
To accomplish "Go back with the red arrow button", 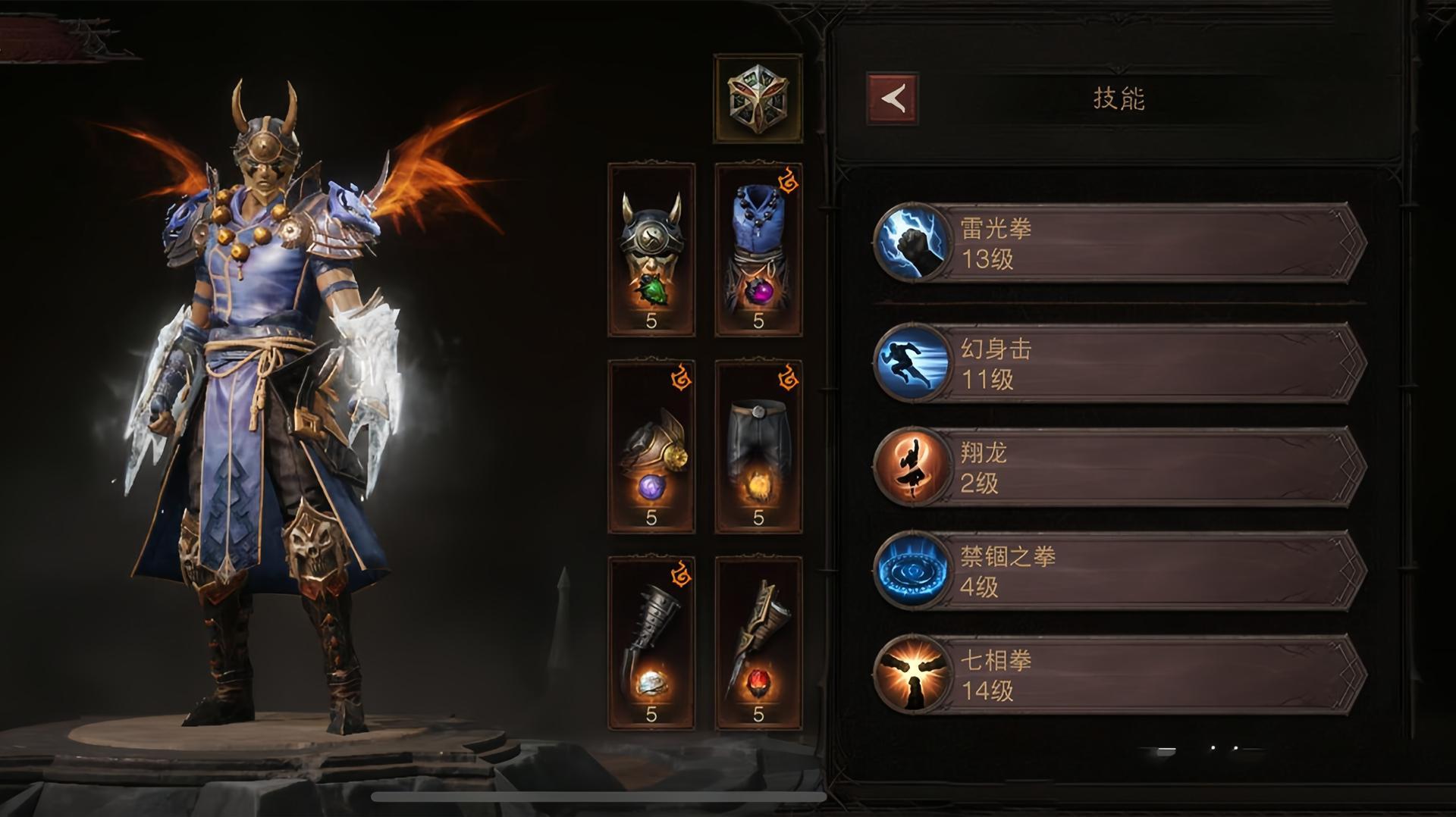I will tap(893, 99).
